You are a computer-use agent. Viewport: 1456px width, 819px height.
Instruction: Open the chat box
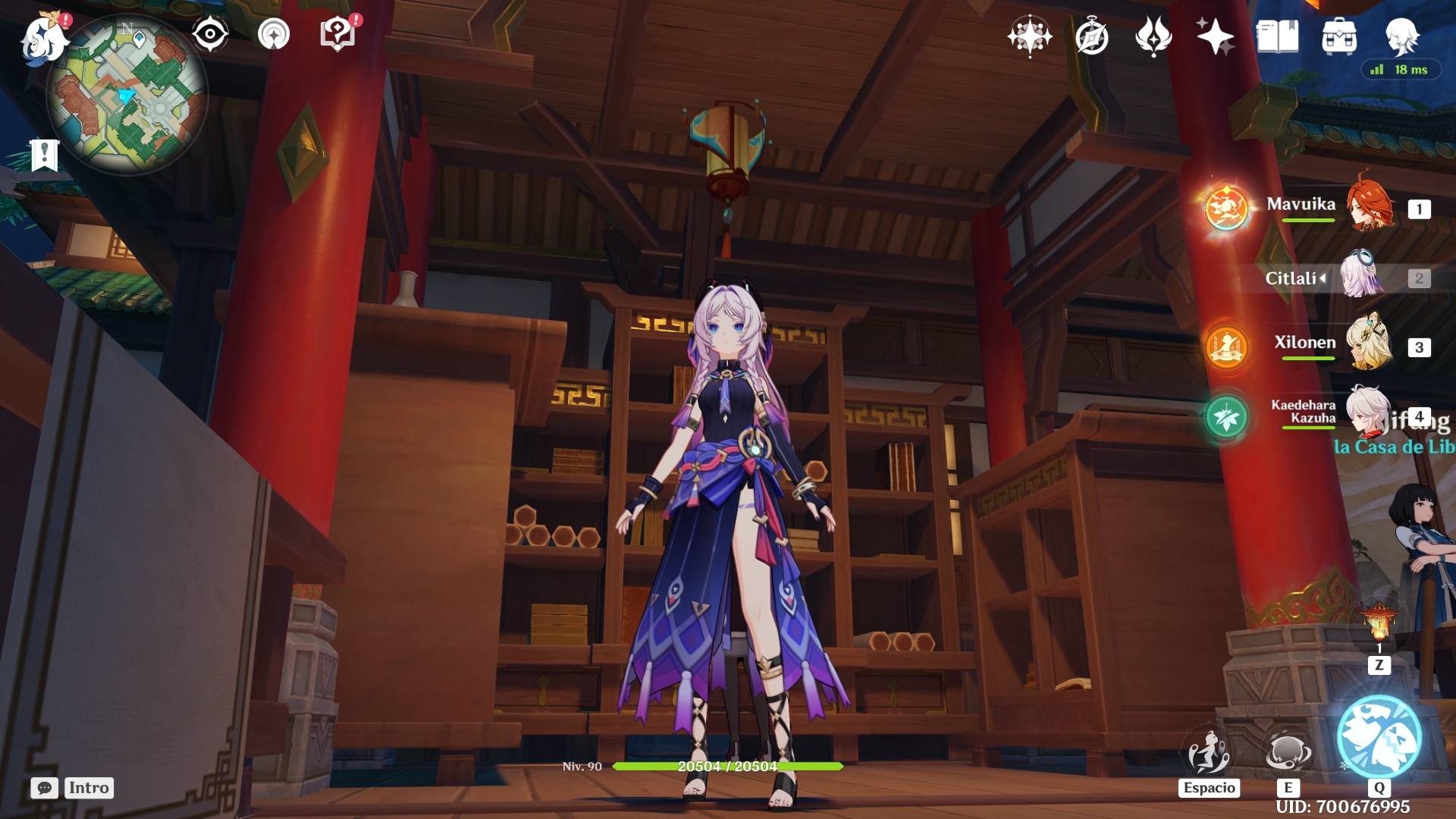click(45, 788)
